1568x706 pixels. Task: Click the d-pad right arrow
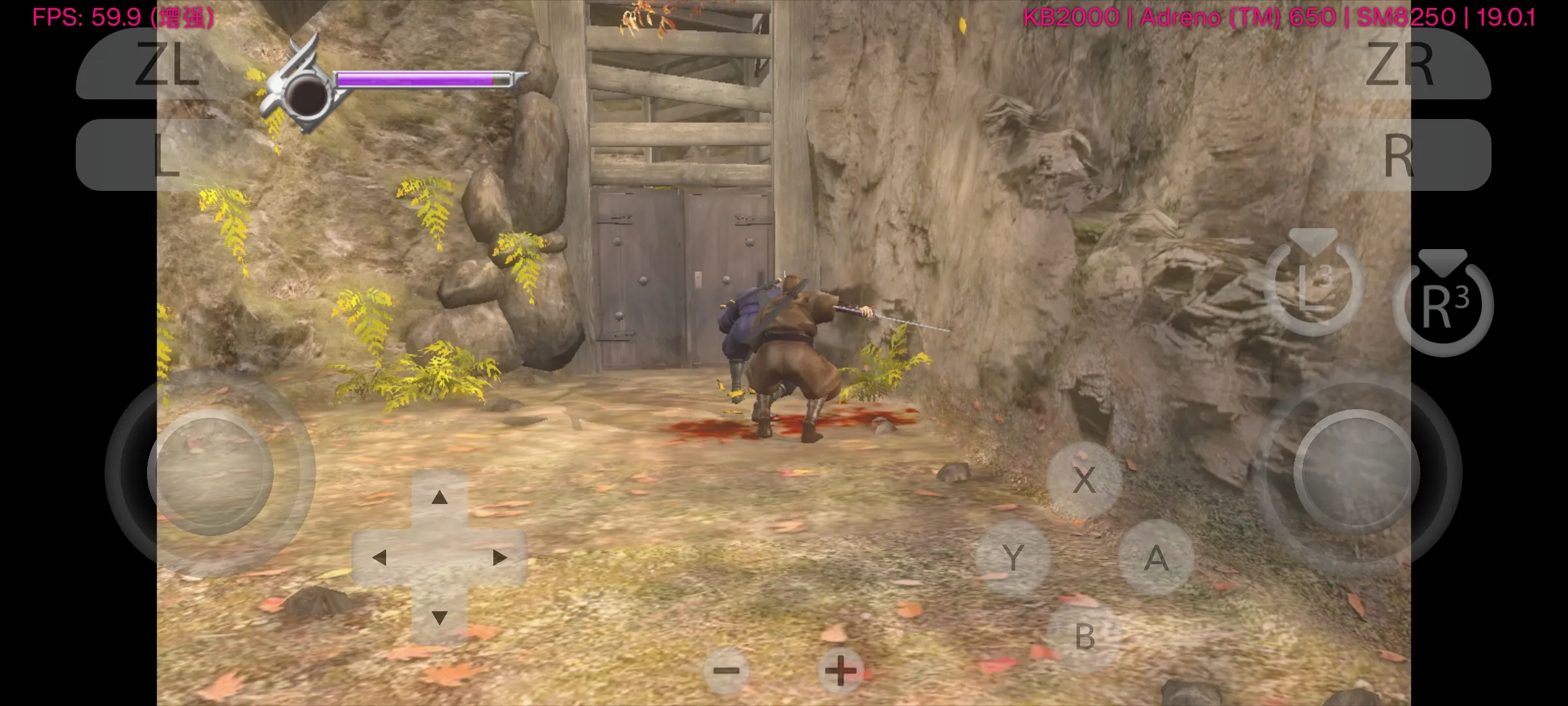click(x=499, y=558)
